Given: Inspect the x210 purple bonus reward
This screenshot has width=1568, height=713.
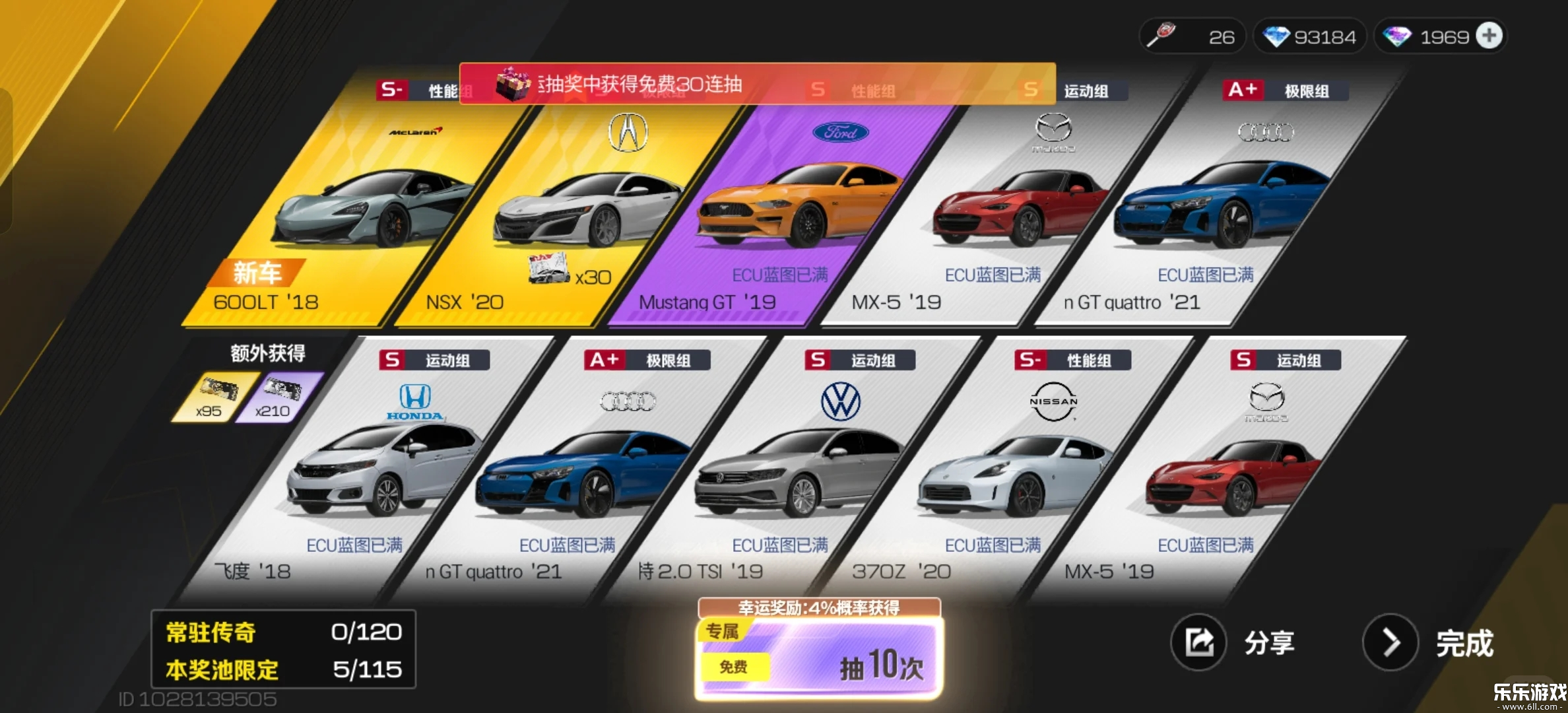Looking at the screenshot, I should click(278, 397).
